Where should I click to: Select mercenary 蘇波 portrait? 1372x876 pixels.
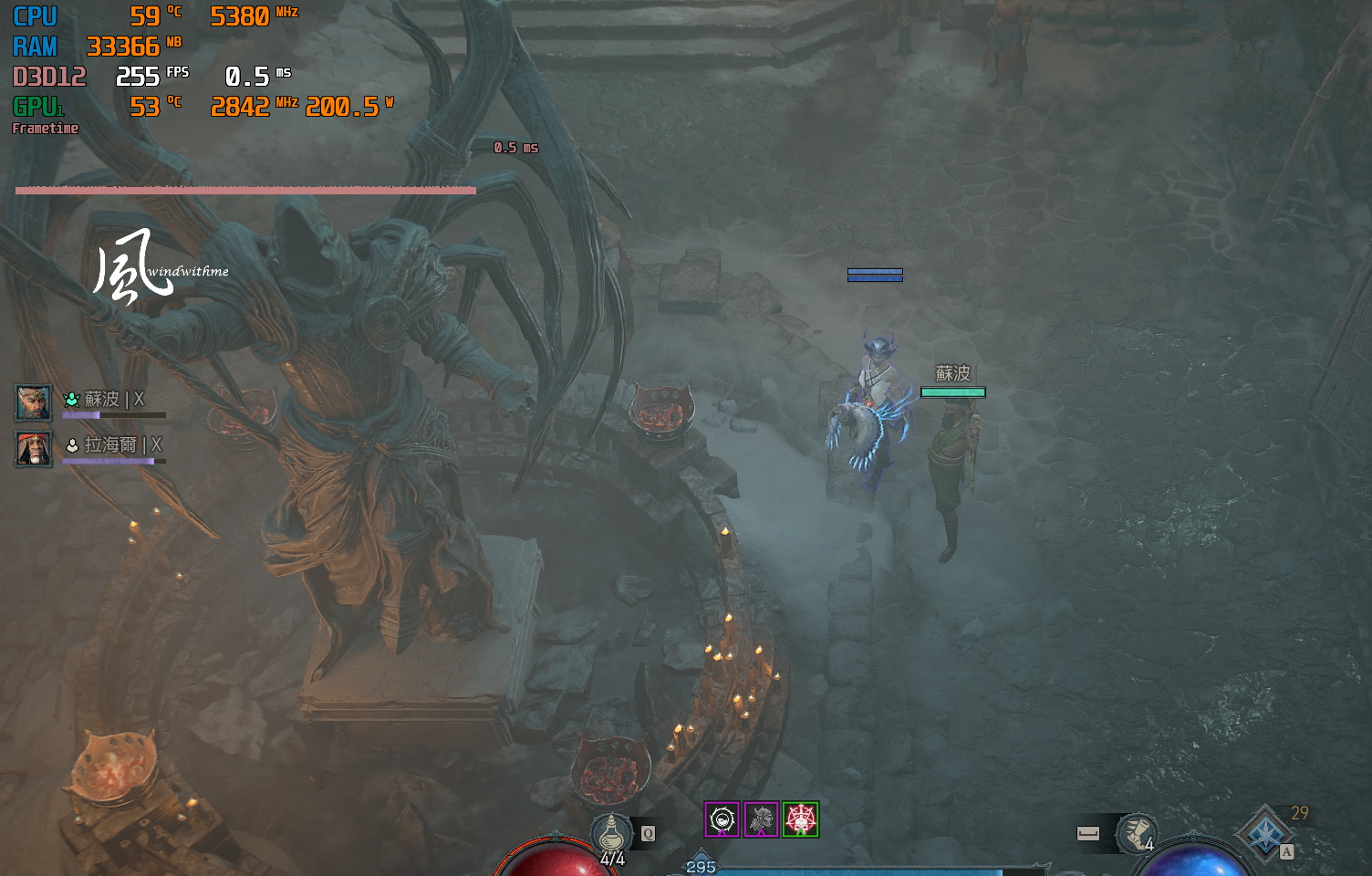coord(34,401)
